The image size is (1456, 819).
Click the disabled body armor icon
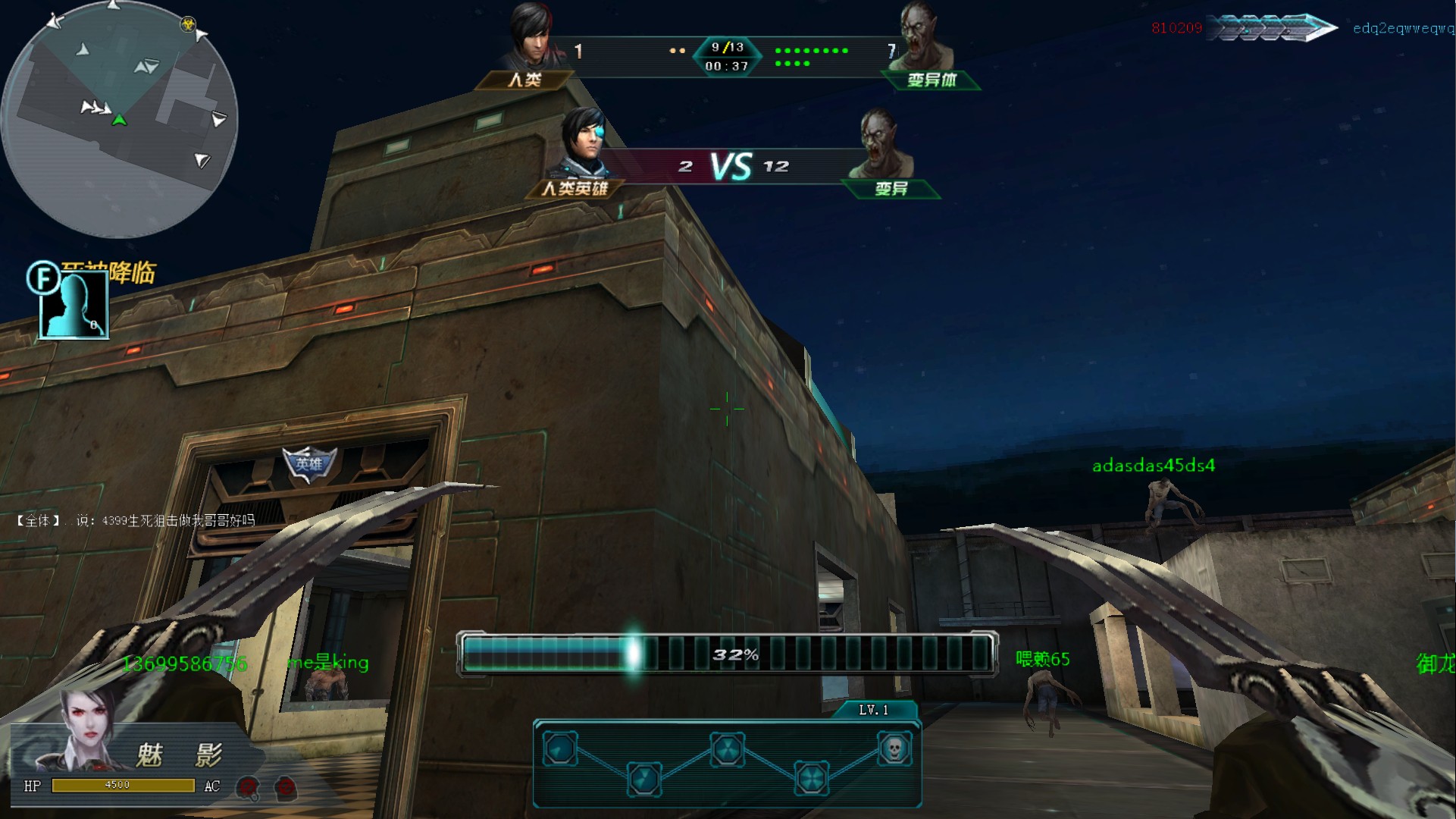(286, 787)
